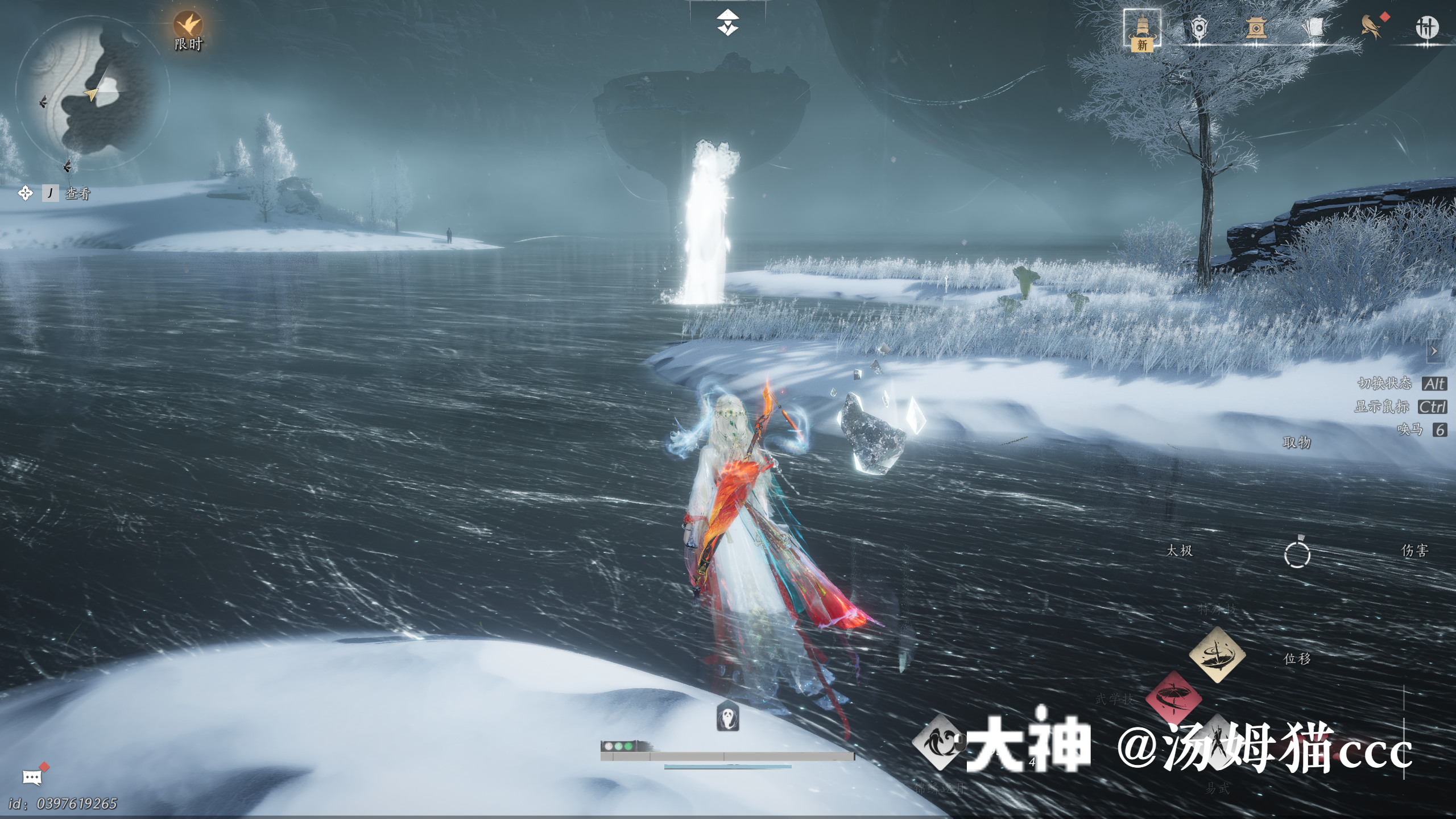Image resolution: width=1456 pixels, height=819 pixels.
Task: Click the shield emblem icon in top bar
Action: (1199, 28)
